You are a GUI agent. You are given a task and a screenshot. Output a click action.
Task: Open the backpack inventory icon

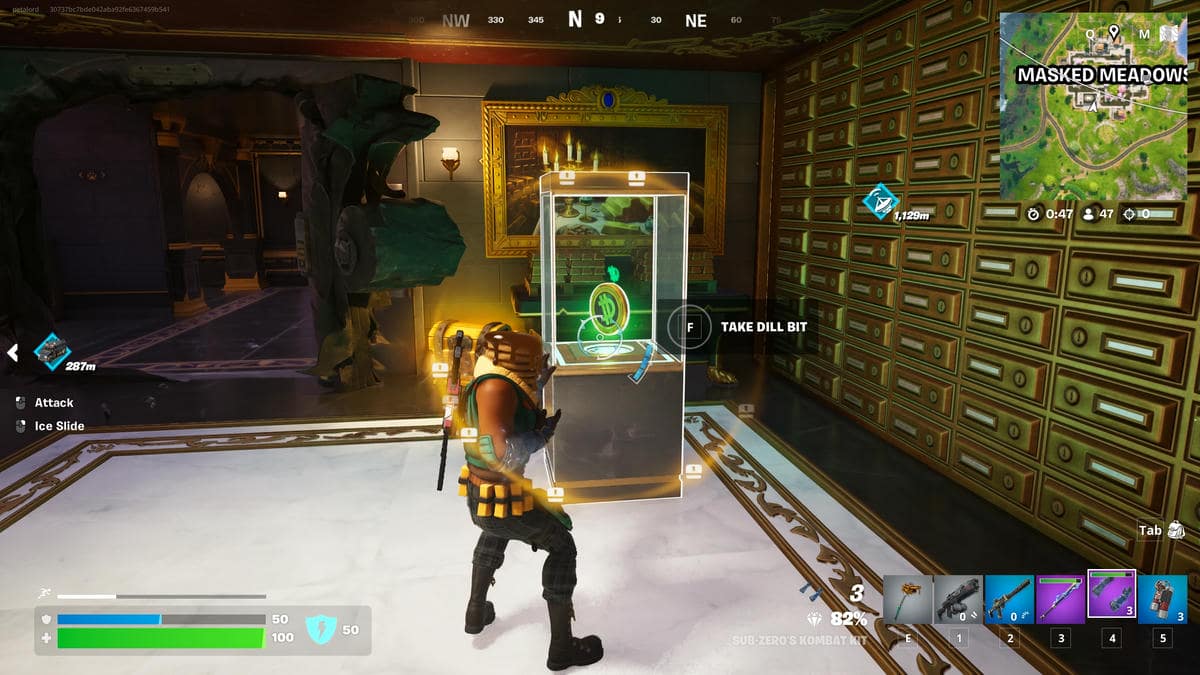[x=1176, y=530]
